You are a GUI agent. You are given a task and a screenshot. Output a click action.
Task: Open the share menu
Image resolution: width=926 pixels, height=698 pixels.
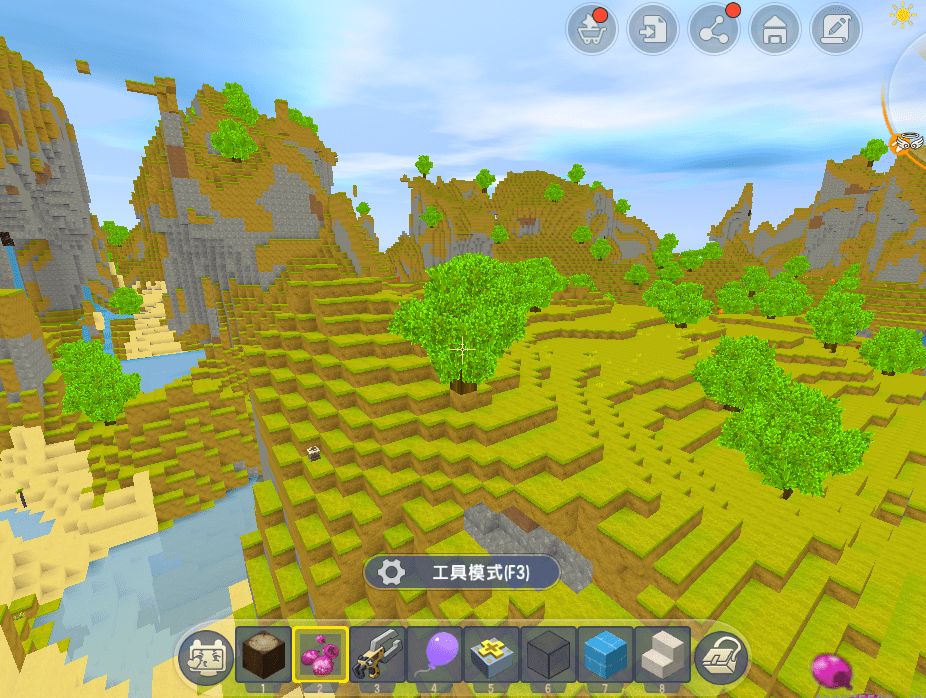click(x=713, y=30)
